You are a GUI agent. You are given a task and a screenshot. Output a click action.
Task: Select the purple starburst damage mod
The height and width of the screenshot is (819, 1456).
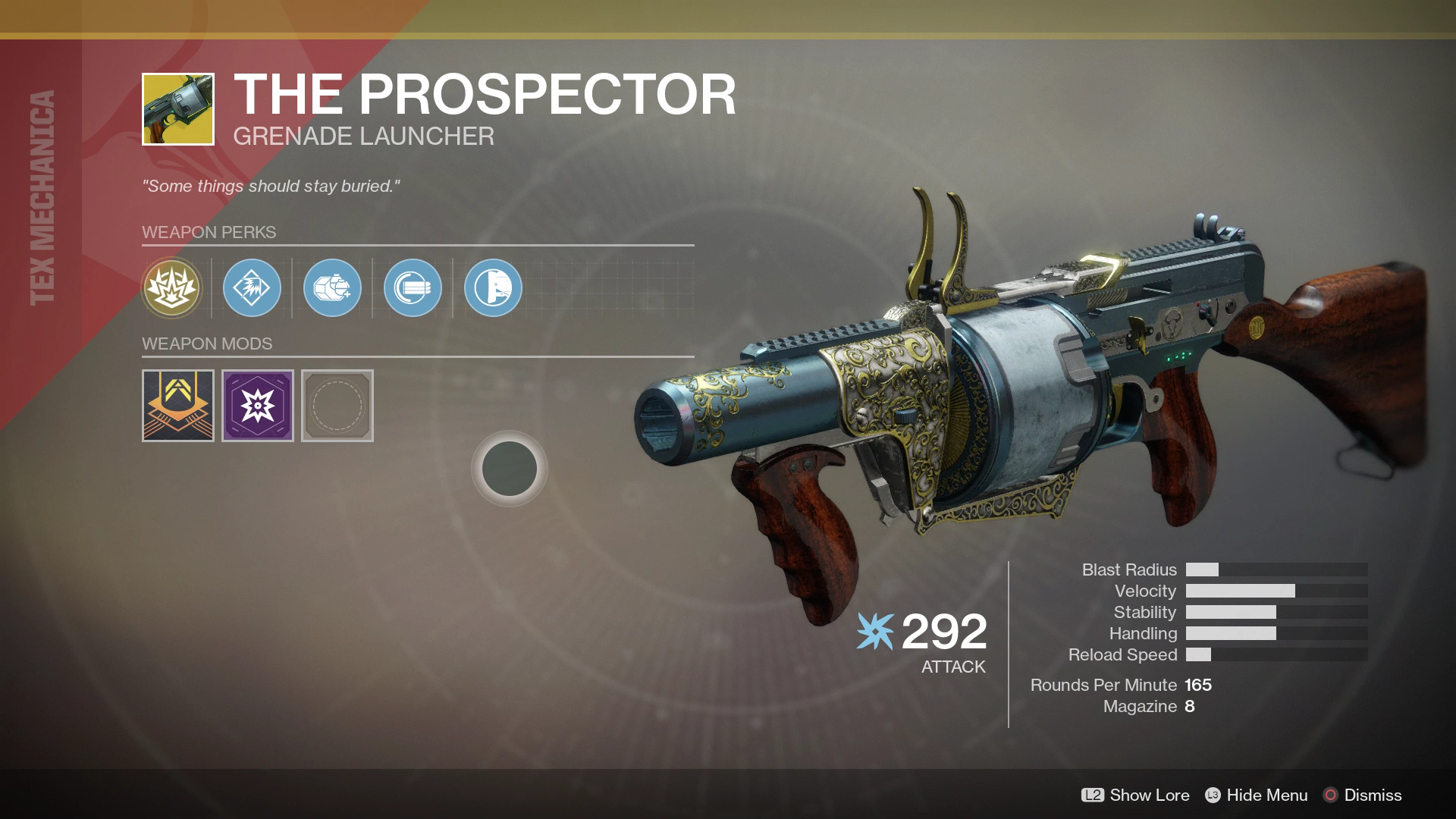click(258, 406)
